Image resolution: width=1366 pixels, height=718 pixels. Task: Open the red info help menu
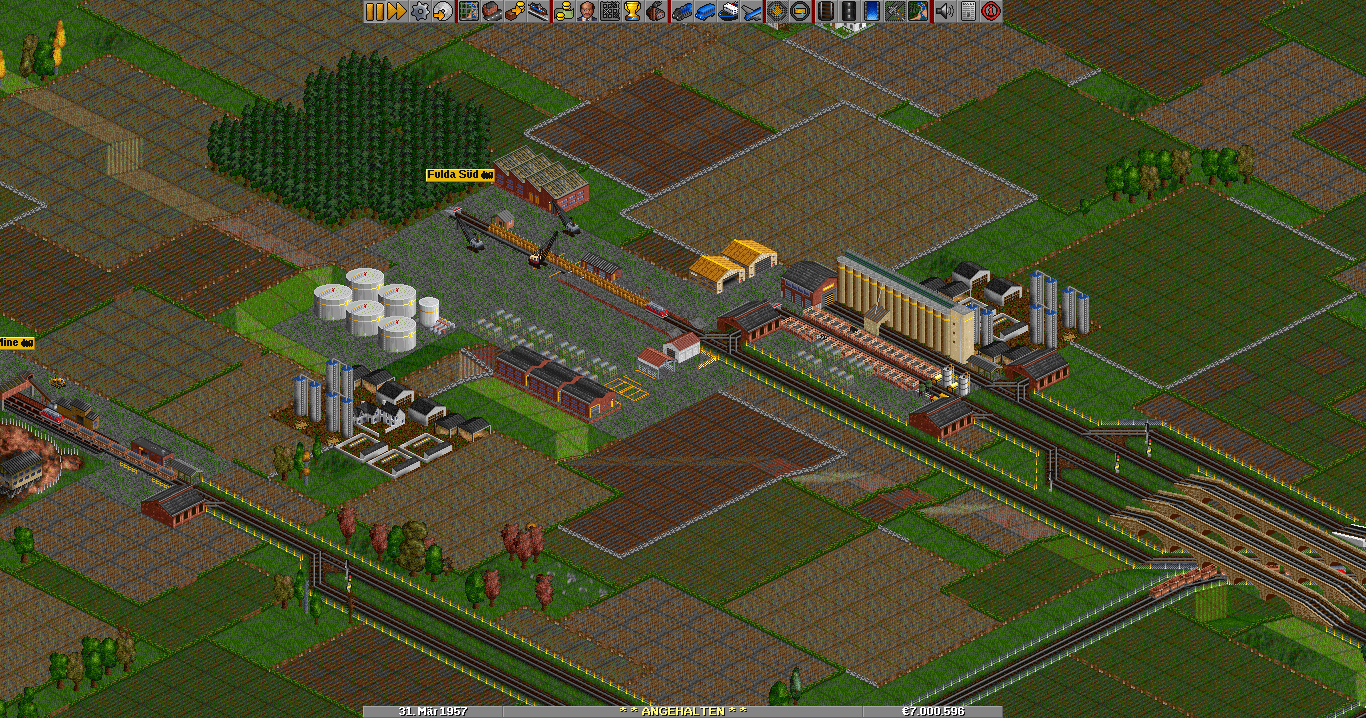click(x=991, y=11)
